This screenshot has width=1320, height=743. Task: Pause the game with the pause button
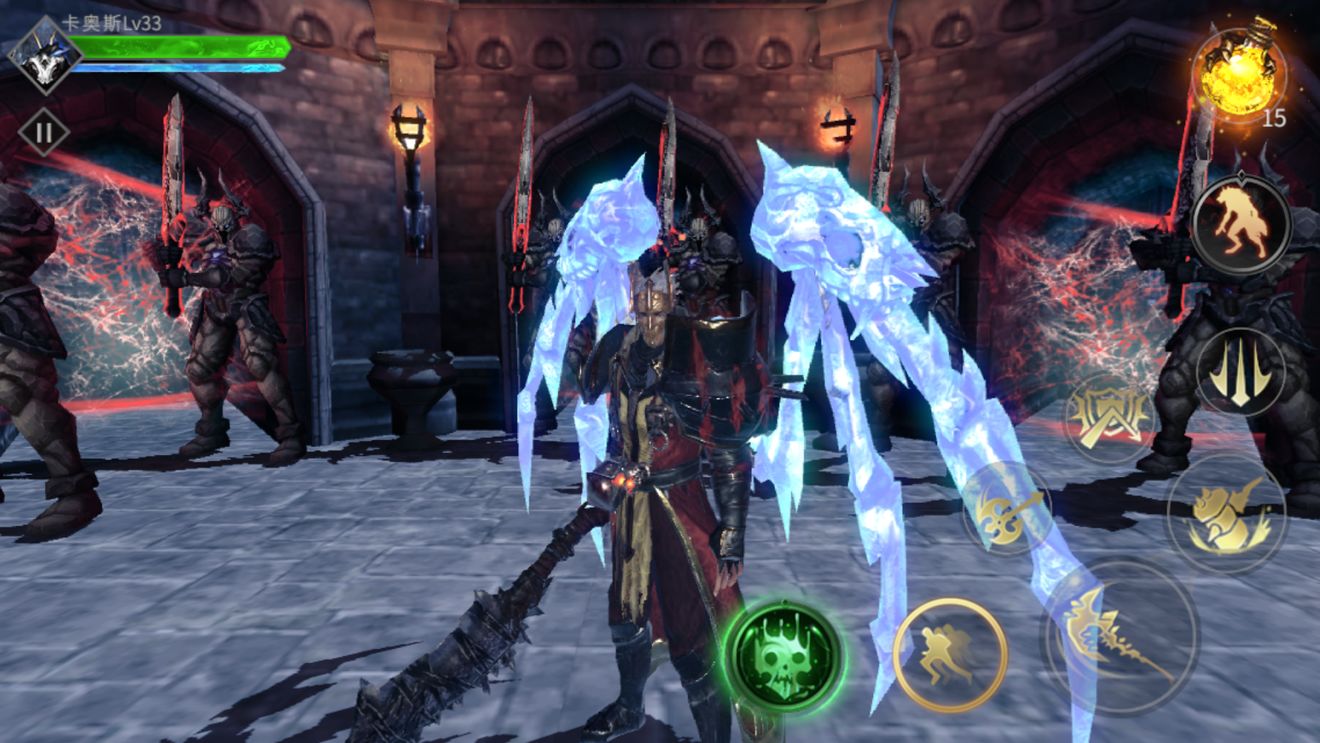44,132
